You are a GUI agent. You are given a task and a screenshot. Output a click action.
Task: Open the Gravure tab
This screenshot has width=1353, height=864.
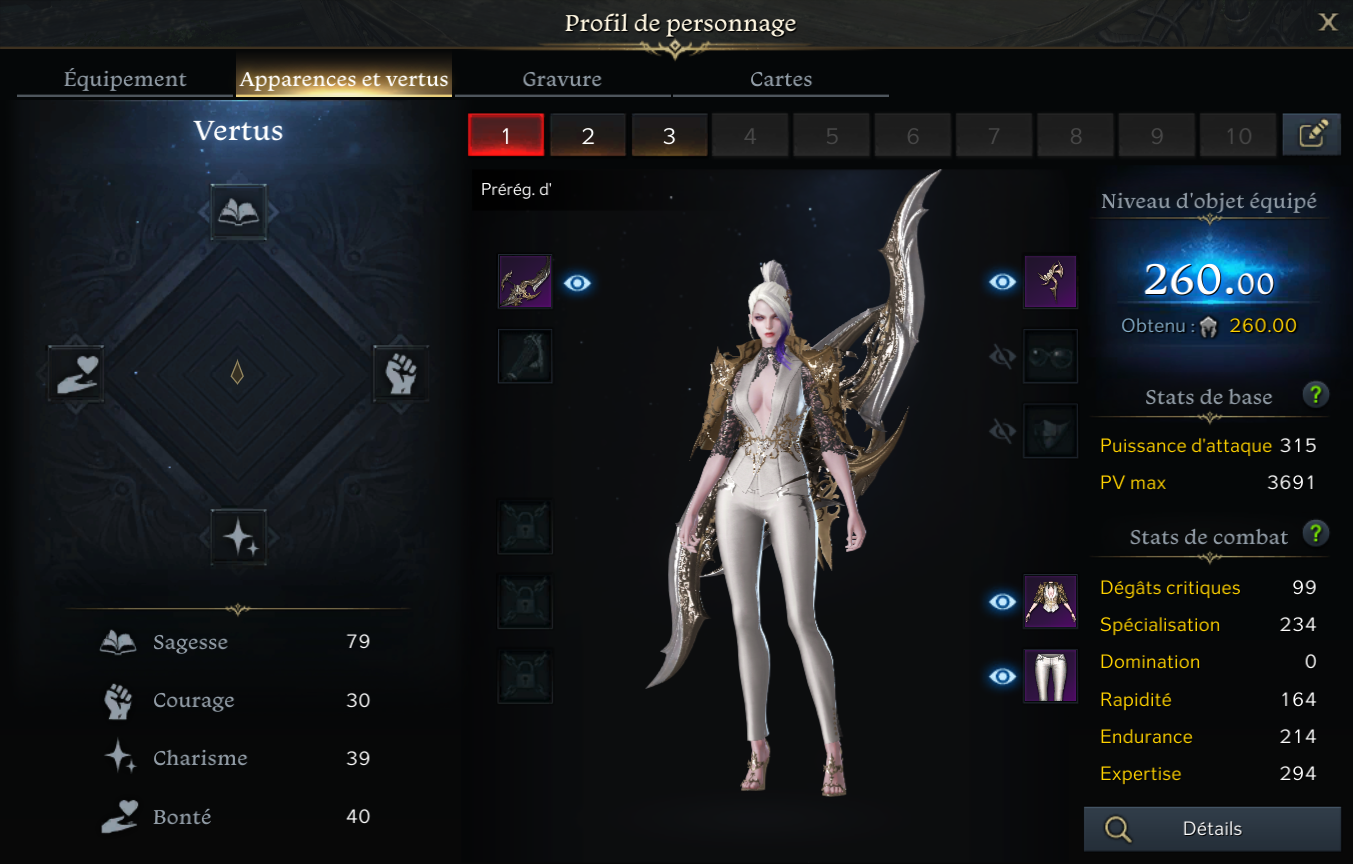point(562,79)
